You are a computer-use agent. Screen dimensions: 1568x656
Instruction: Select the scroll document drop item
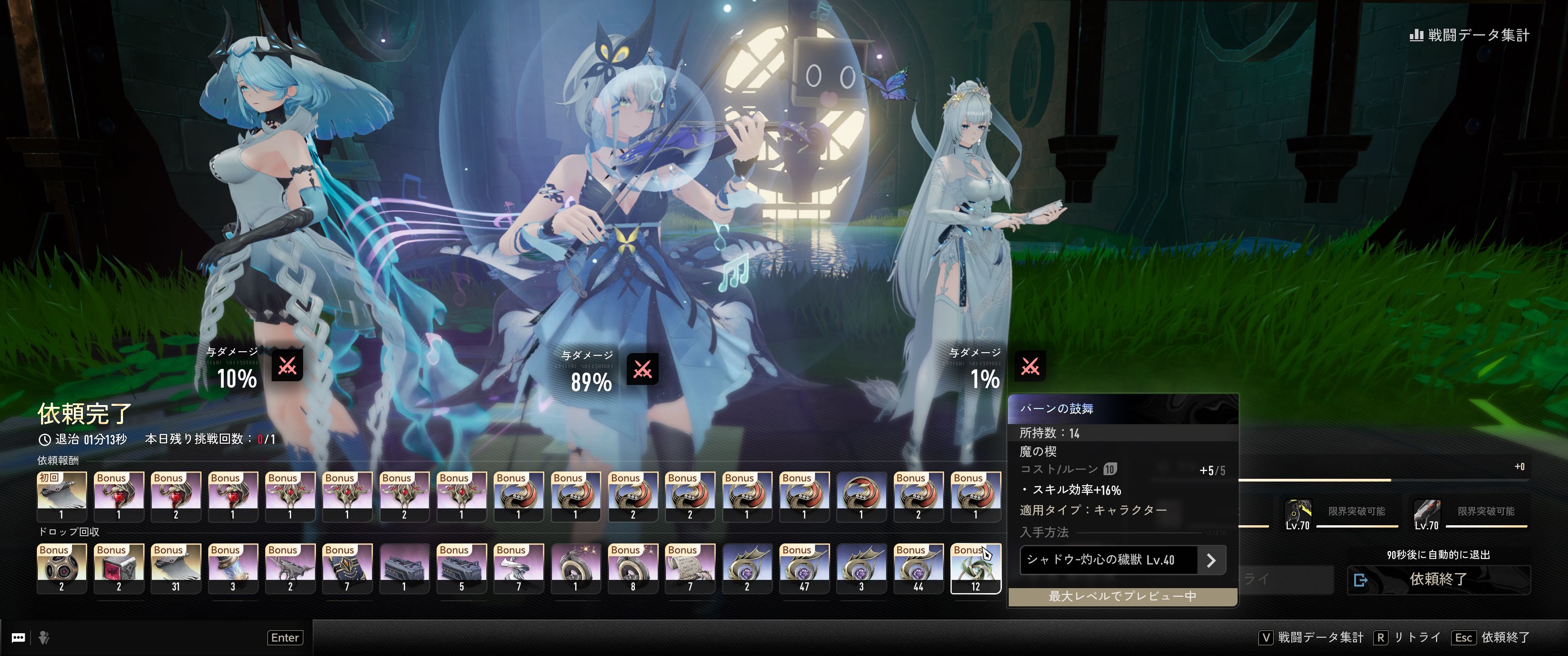(690, 568)
